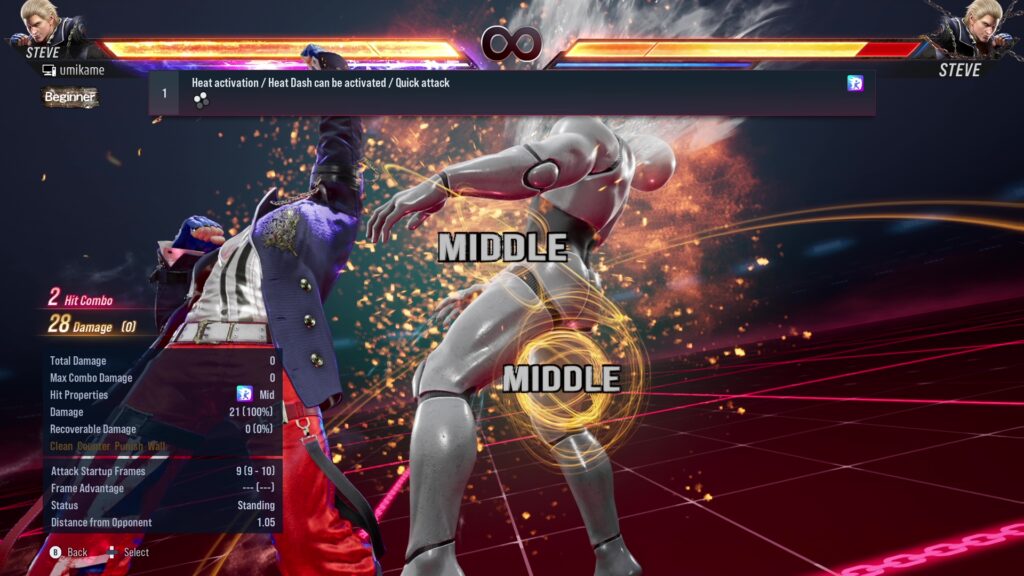
Task: Click the Heat icon on the move row
Action: click(855, 84)
